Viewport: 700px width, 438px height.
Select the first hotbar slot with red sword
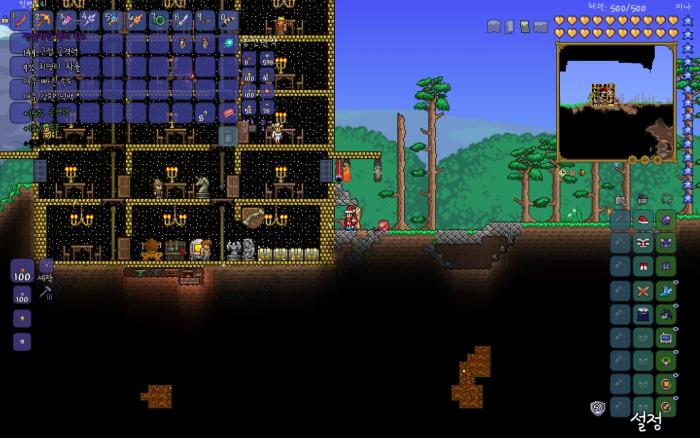[20, 20]
